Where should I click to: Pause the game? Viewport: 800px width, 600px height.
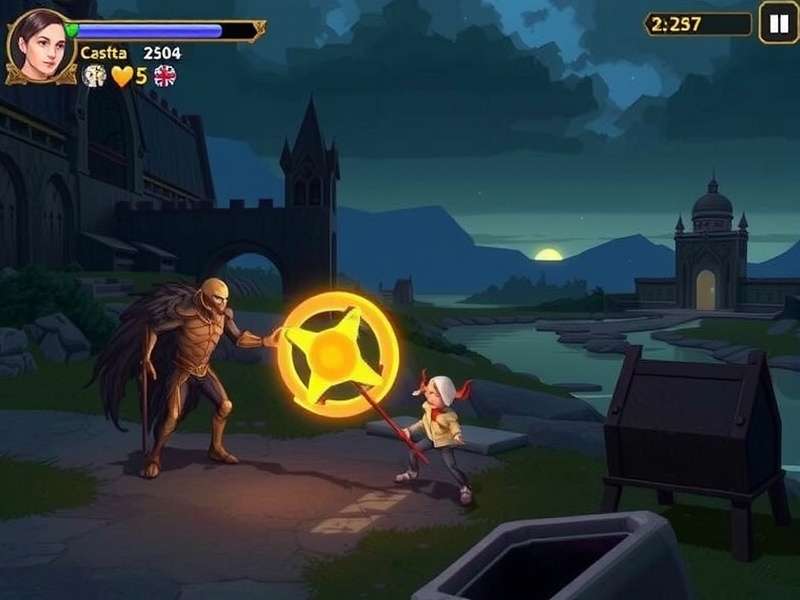(x=778, y=23)
